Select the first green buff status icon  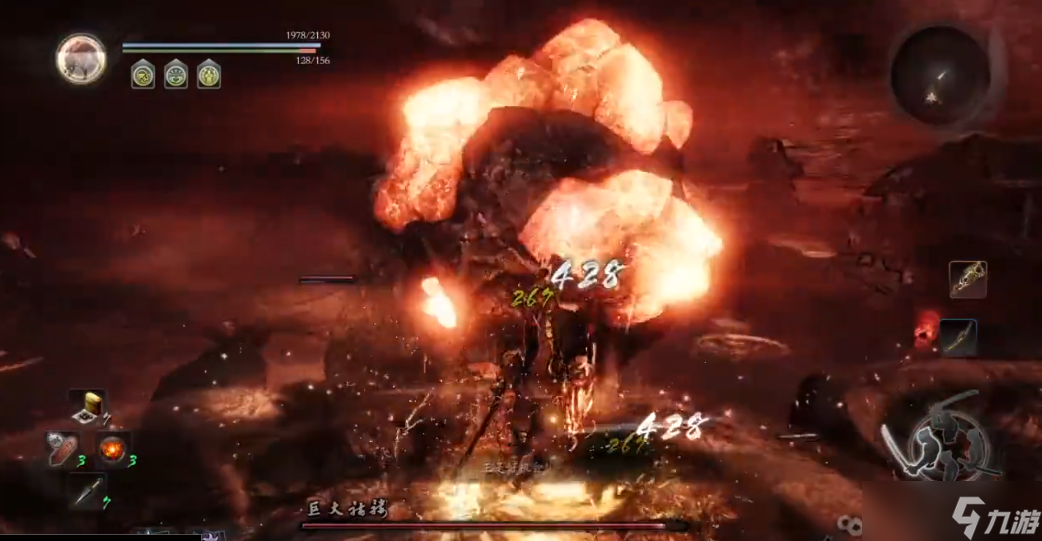pos(143,73)
